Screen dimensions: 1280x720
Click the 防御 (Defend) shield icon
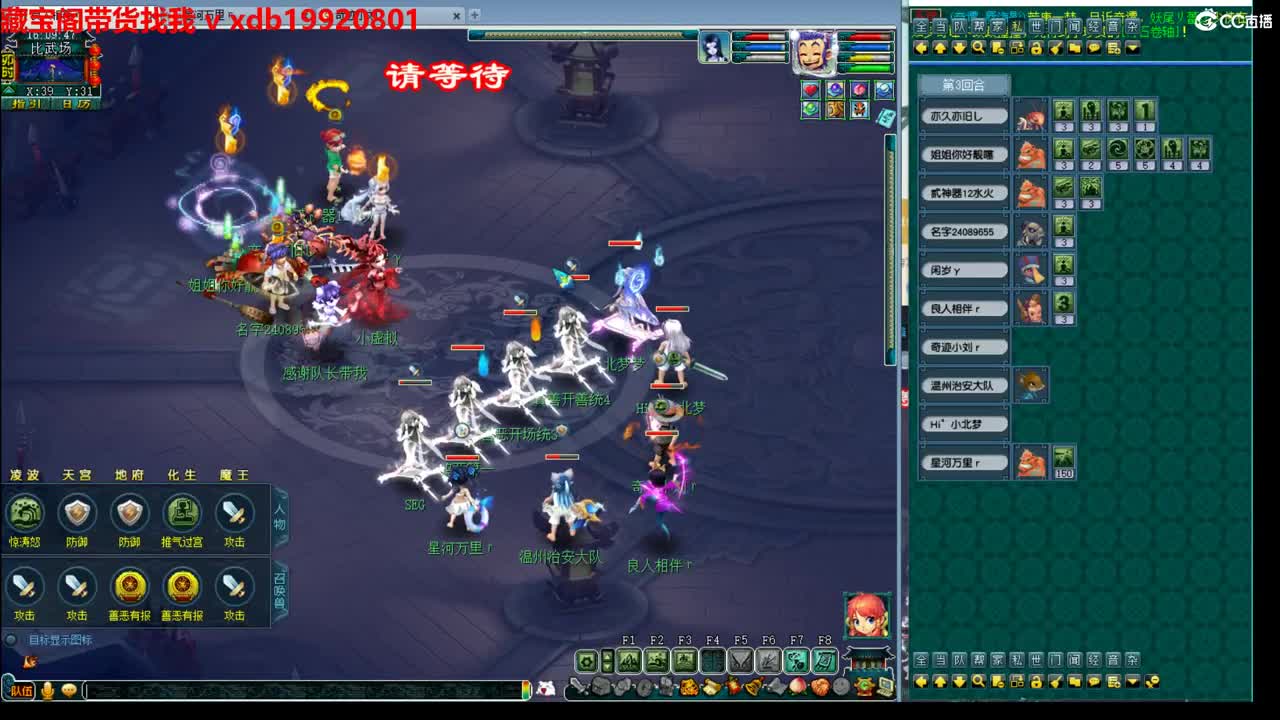(x=76, y=512)
